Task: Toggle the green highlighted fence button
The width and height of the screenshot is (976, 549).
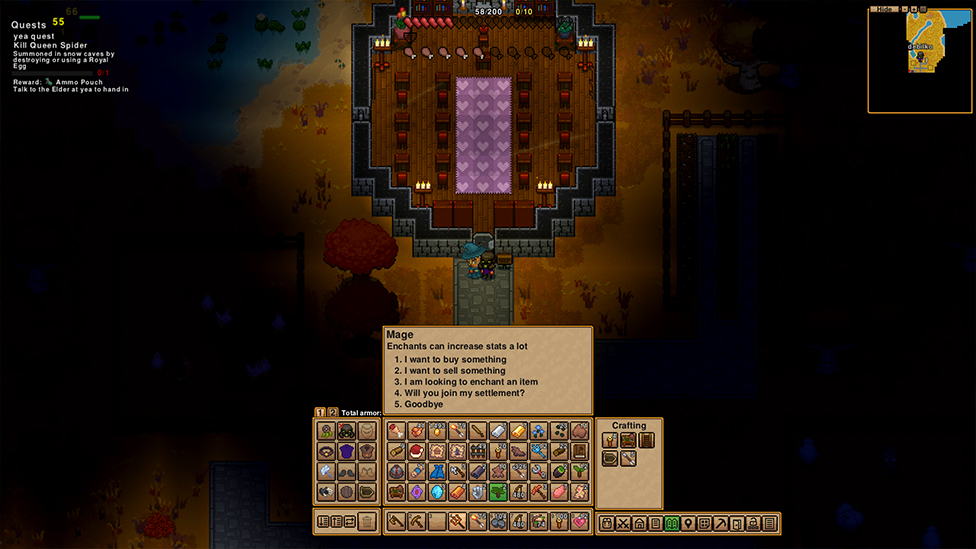Action: tap(672, 523)
